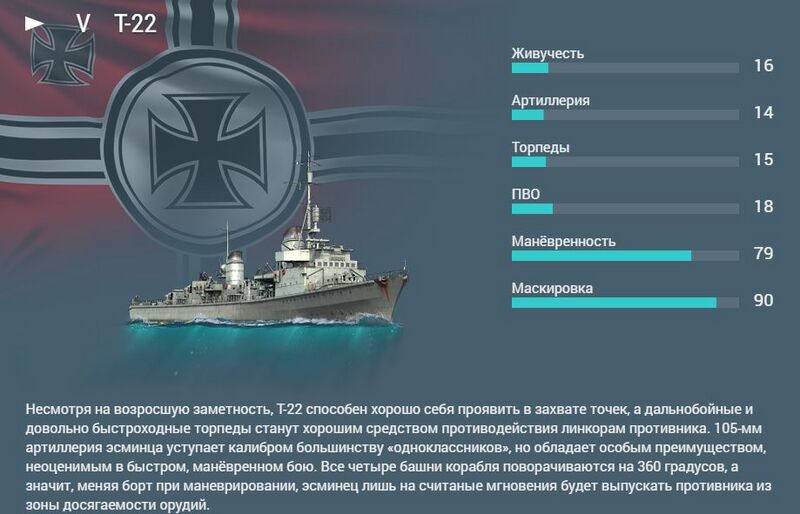Select the Торпеды parameter row
The width and height of the screenshot is (800, 514).
(x=540, y=147)
